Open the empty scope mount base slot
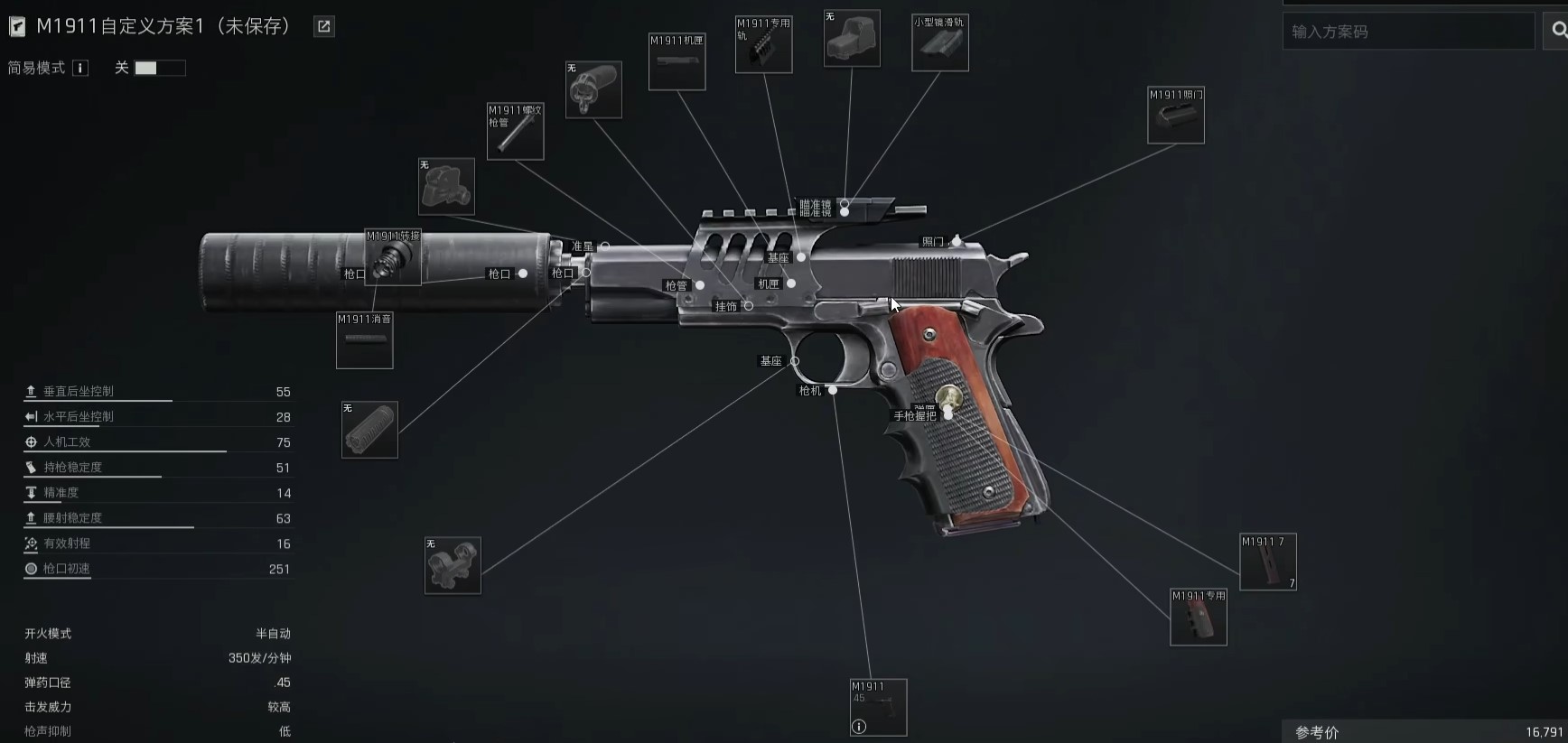The width and height of the screenshot is (1568, 743). pos(453,565)
